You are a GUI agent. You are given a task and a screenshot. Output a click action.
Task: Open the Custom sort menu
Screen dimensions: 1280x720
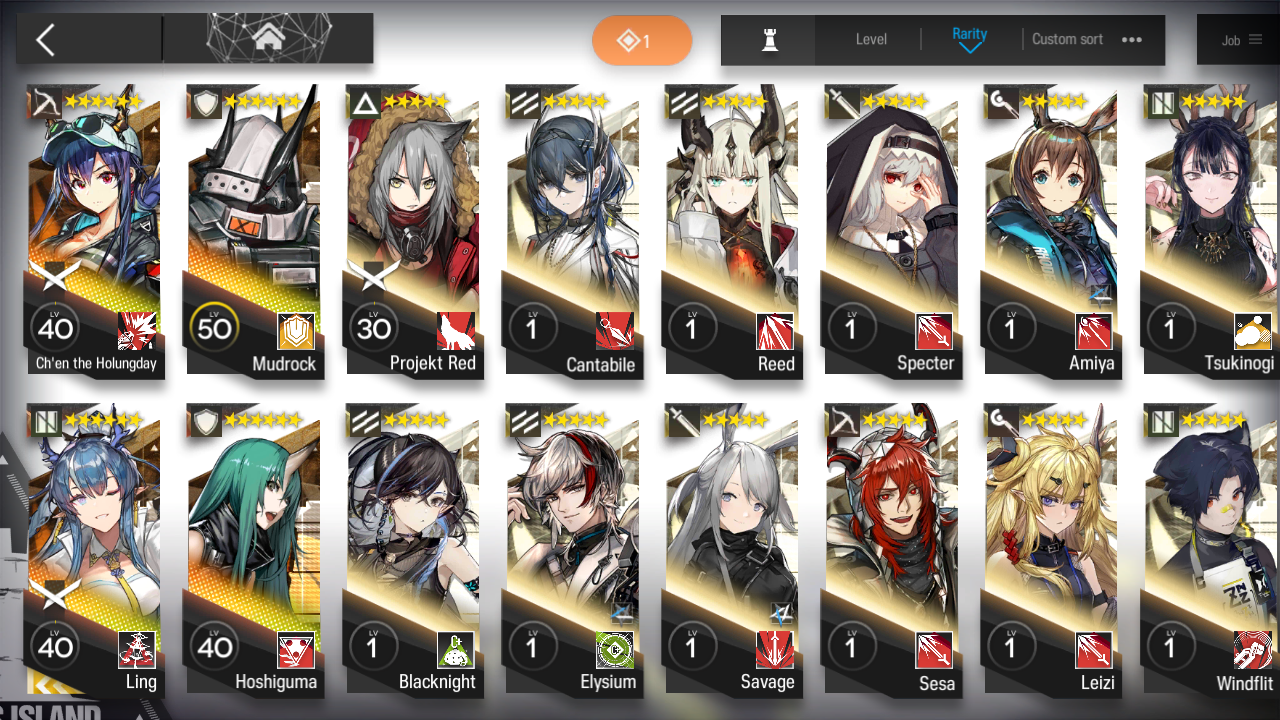[1067, 39]
